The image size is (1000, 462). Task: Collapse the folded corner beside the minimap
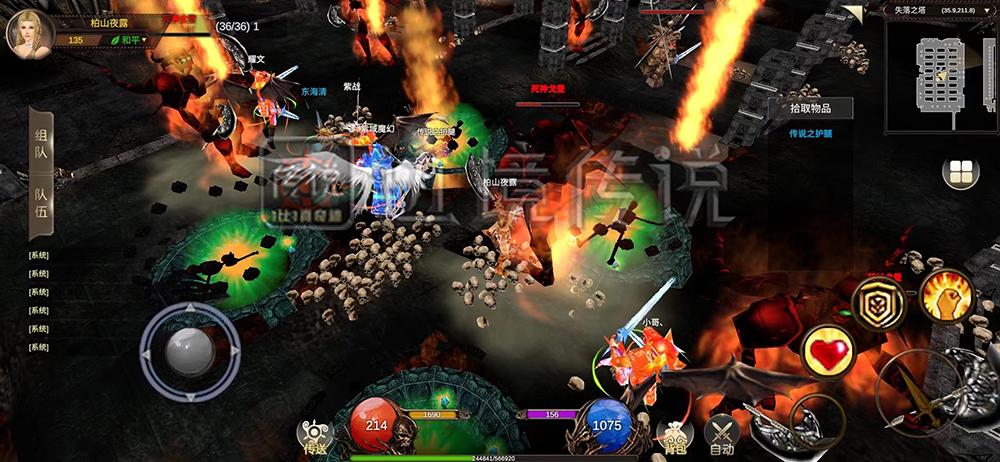[851, 12]
